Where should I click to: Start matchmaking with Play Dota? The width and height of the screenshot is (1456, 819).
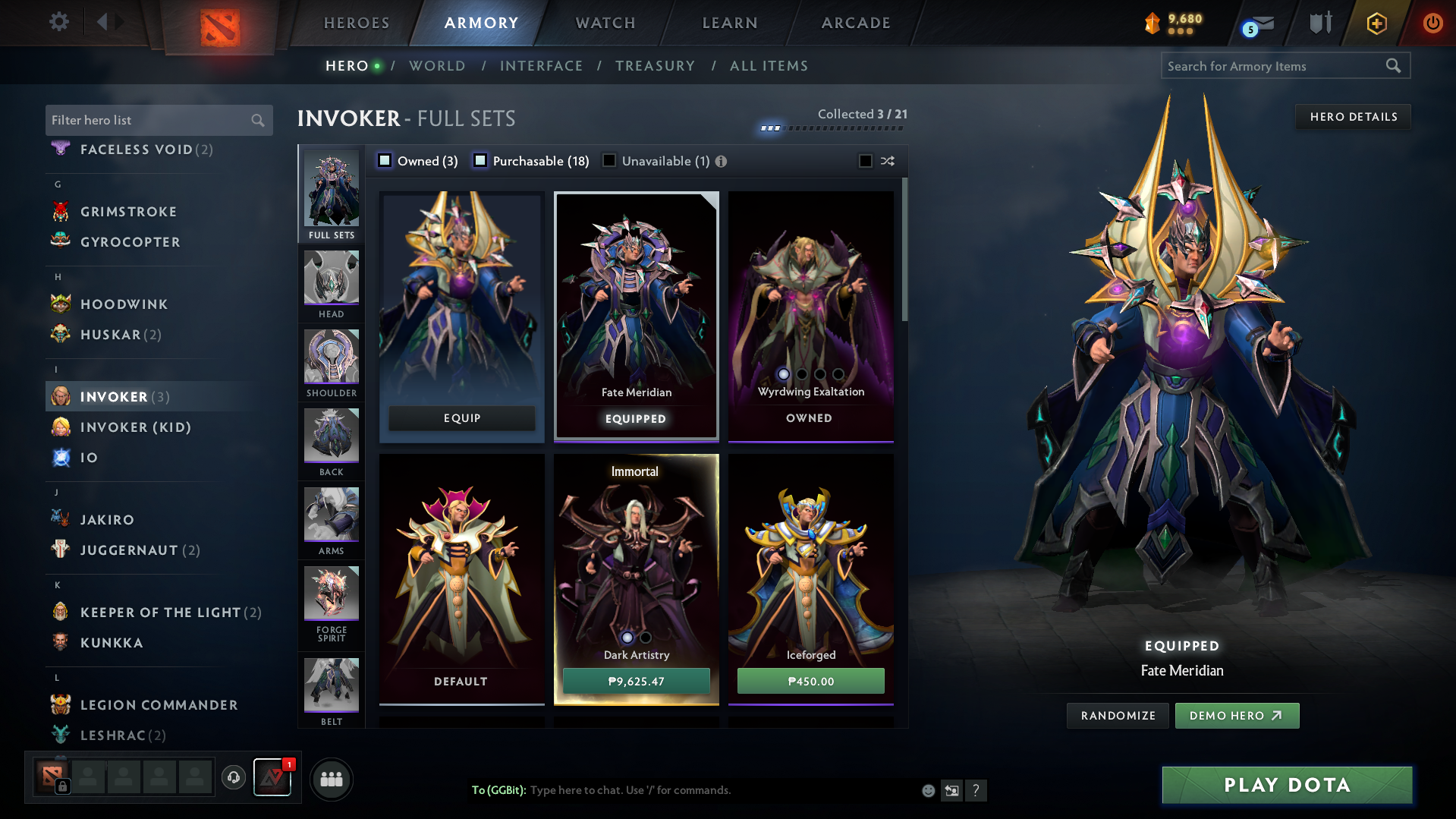click(1287, 785)
